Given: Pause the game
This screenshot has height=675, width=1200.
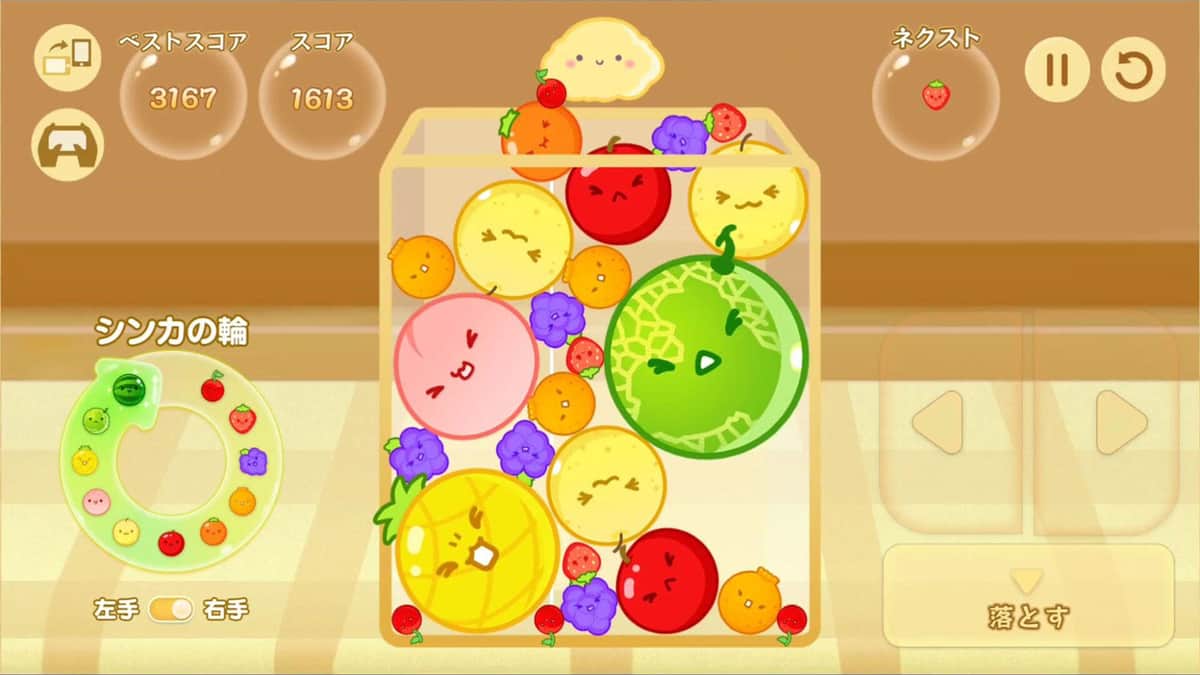Looking at the screenshot, I should 1057,70.
